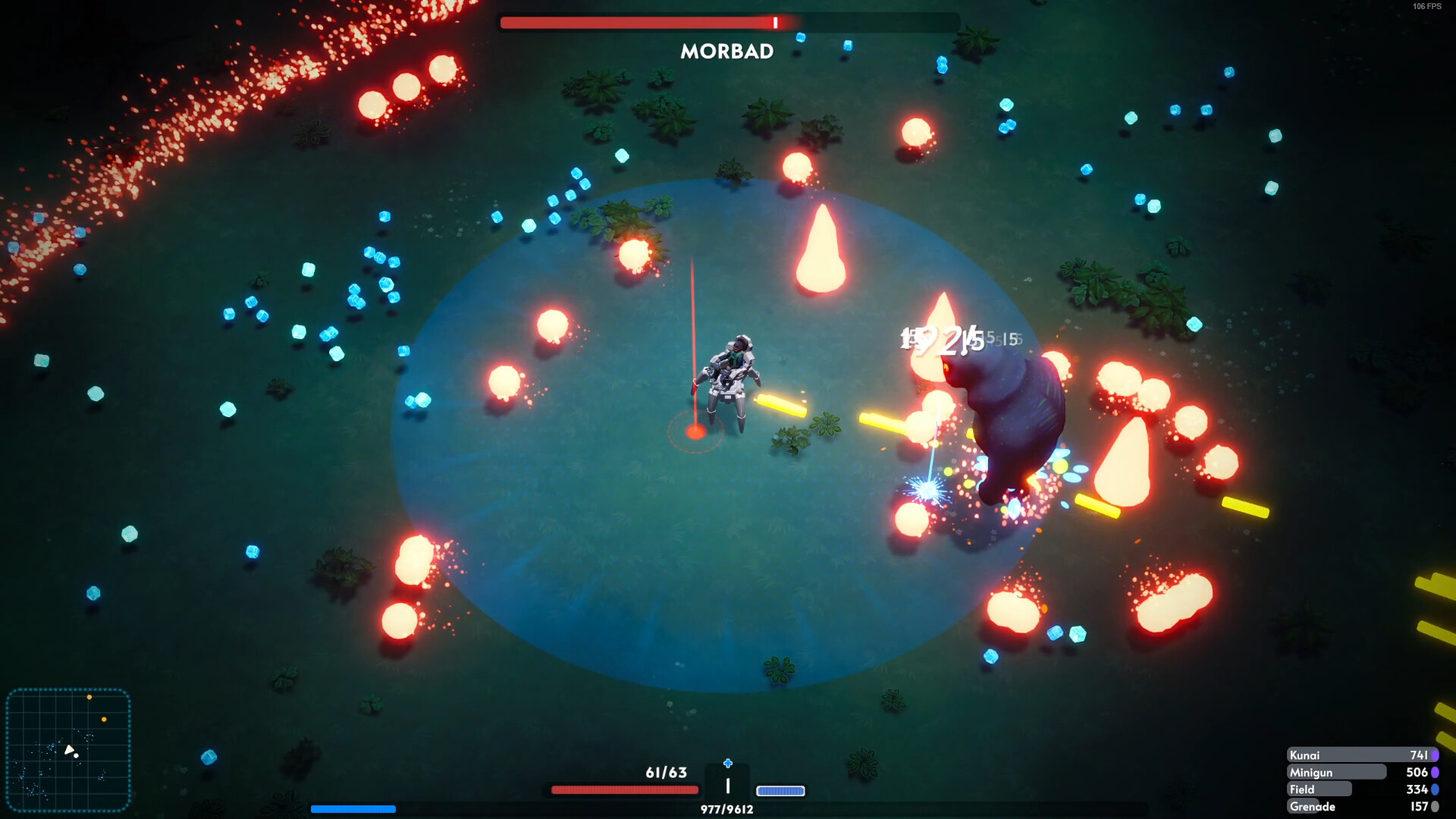Click the red player health bar

(623, 789)
